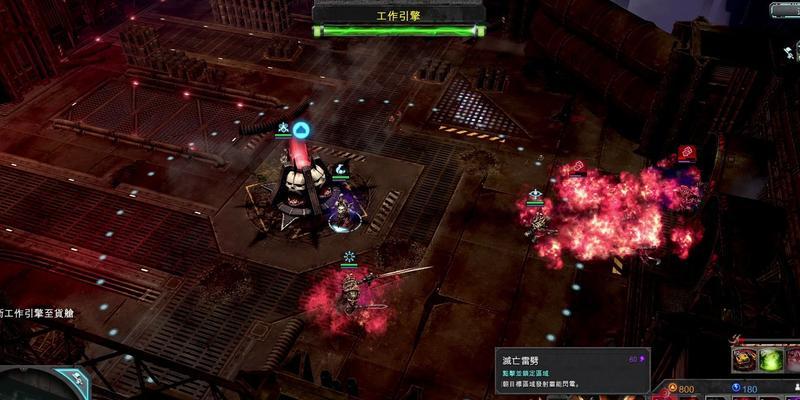Activate the red-orange global ability icon
The width and height of the screenshot is (800, 400).
click(x=744, y=359)
